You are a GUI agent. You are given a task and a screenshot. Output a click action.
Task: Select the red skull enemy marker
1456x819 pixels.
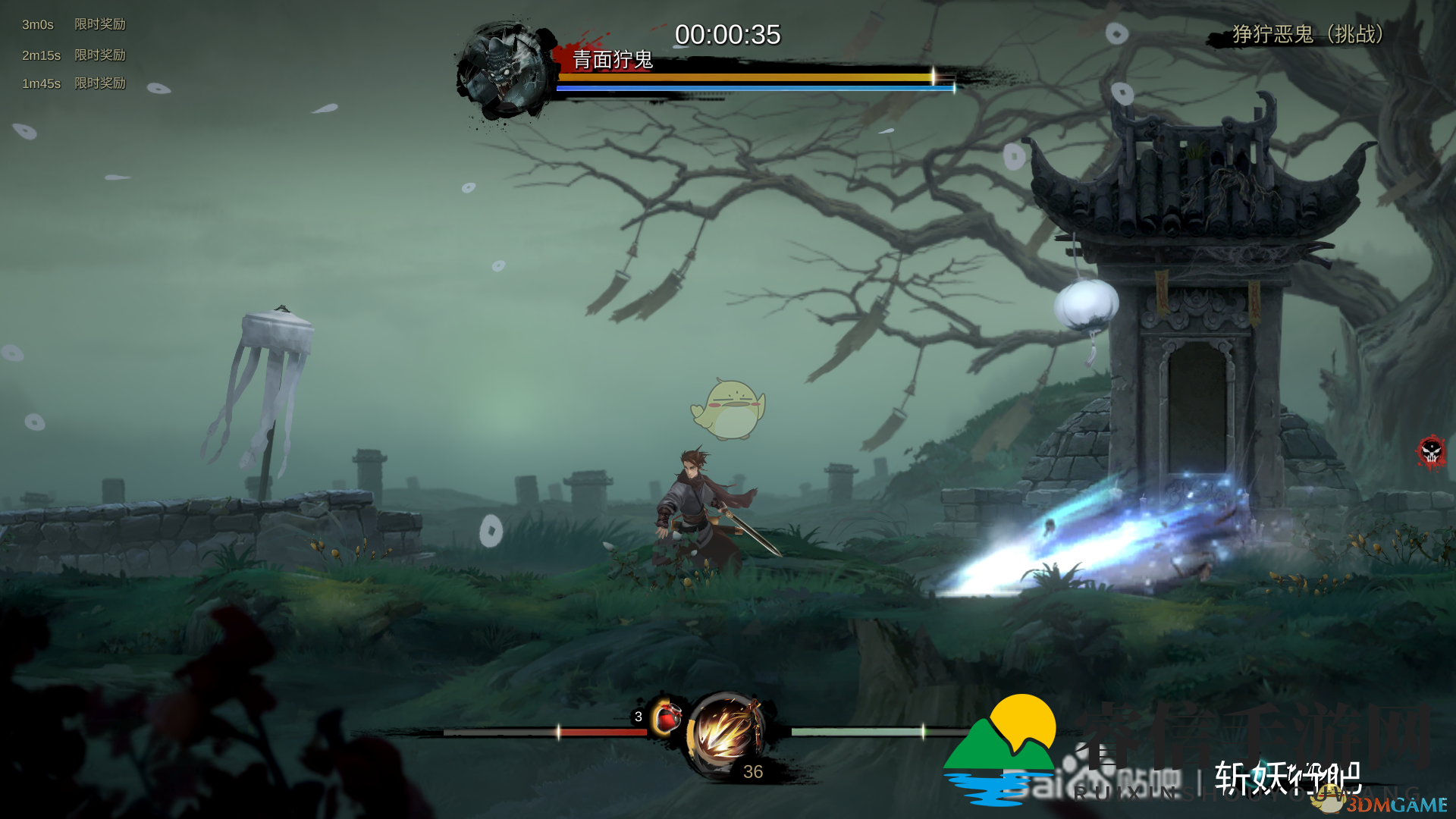[x=1431, y=452]
